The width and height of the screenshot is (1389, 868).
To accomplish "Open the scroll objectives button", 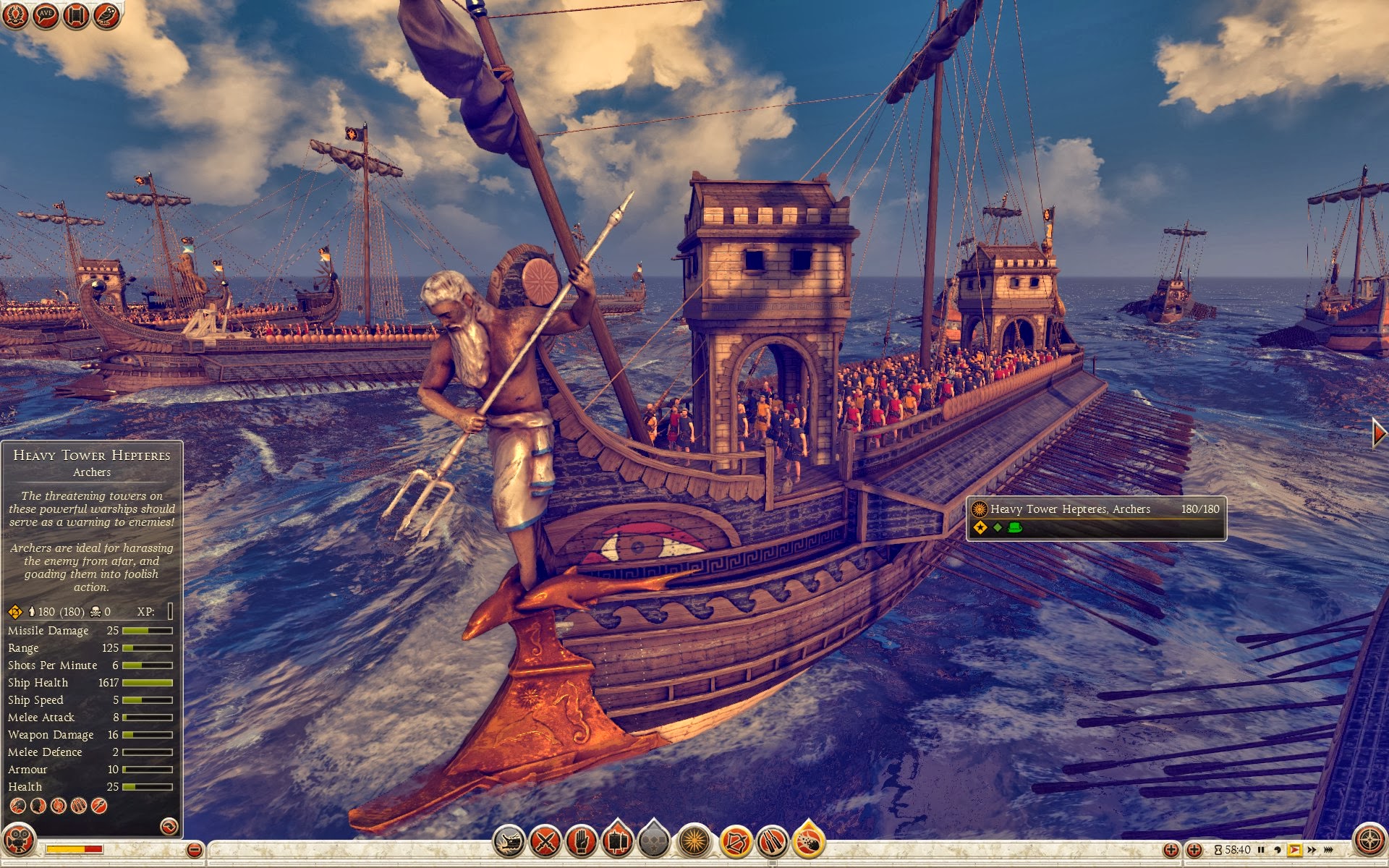I will (76, 14).
